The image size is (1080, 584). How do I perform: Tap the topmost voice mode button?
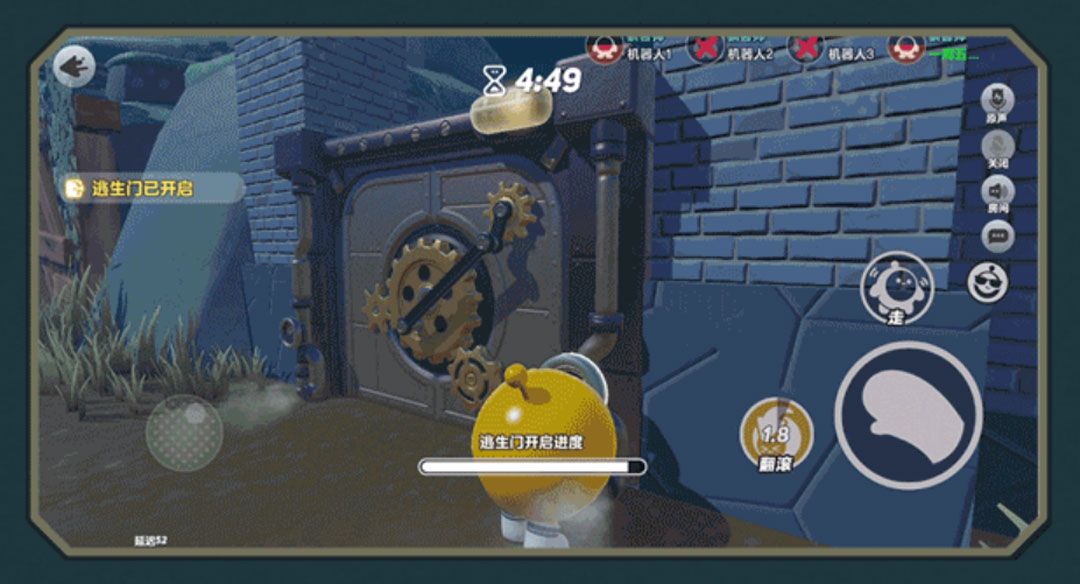pyautogui.click(x=997, y=101)
